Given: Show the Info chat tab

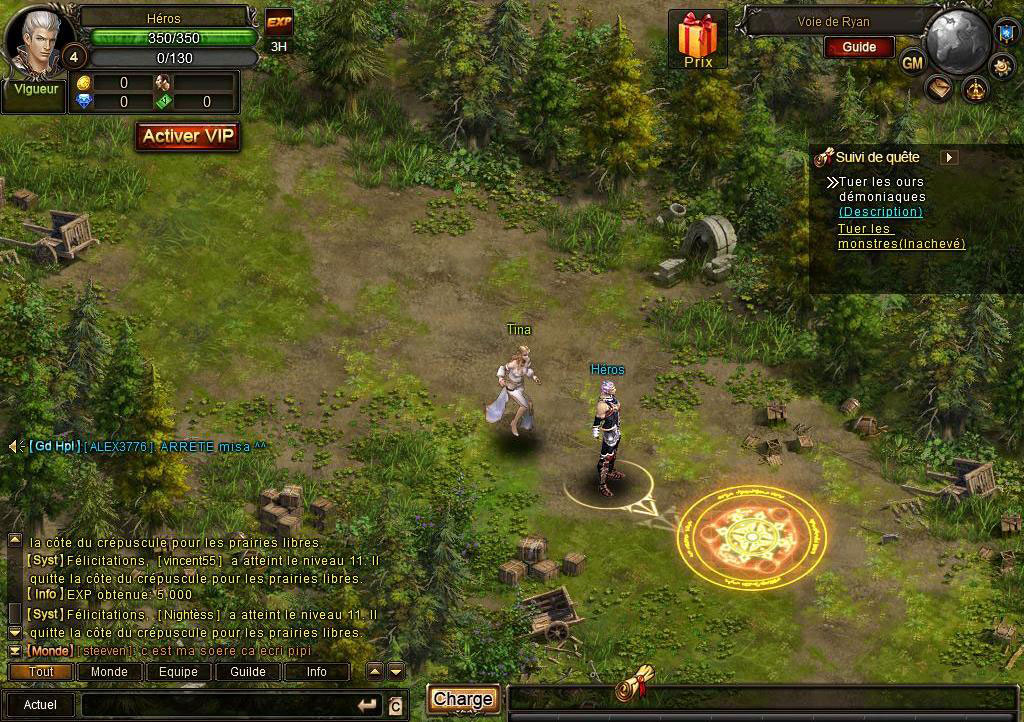Looking at the screenshot, I should point(316,672).
